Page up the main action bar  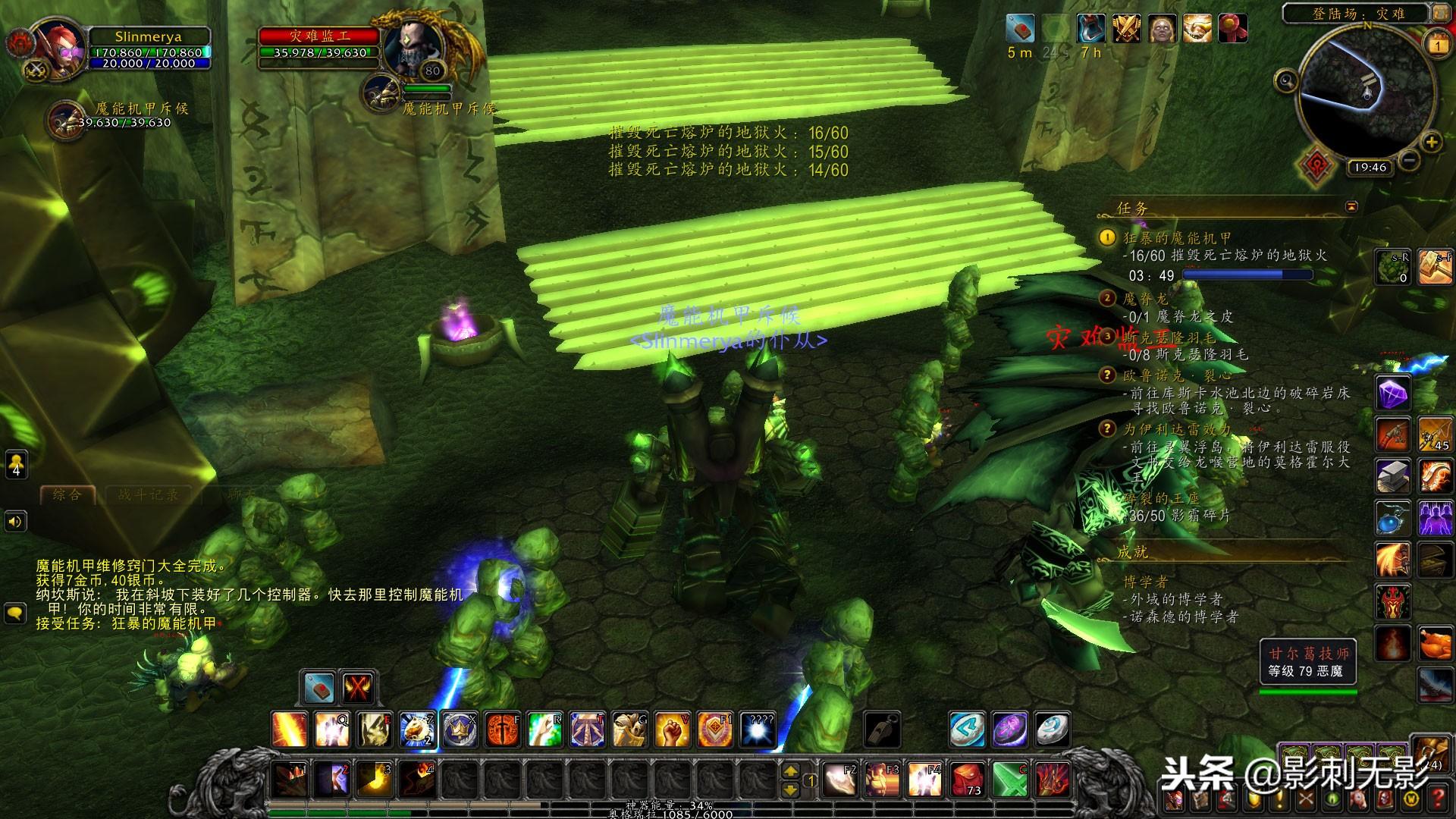pos(790,771)
